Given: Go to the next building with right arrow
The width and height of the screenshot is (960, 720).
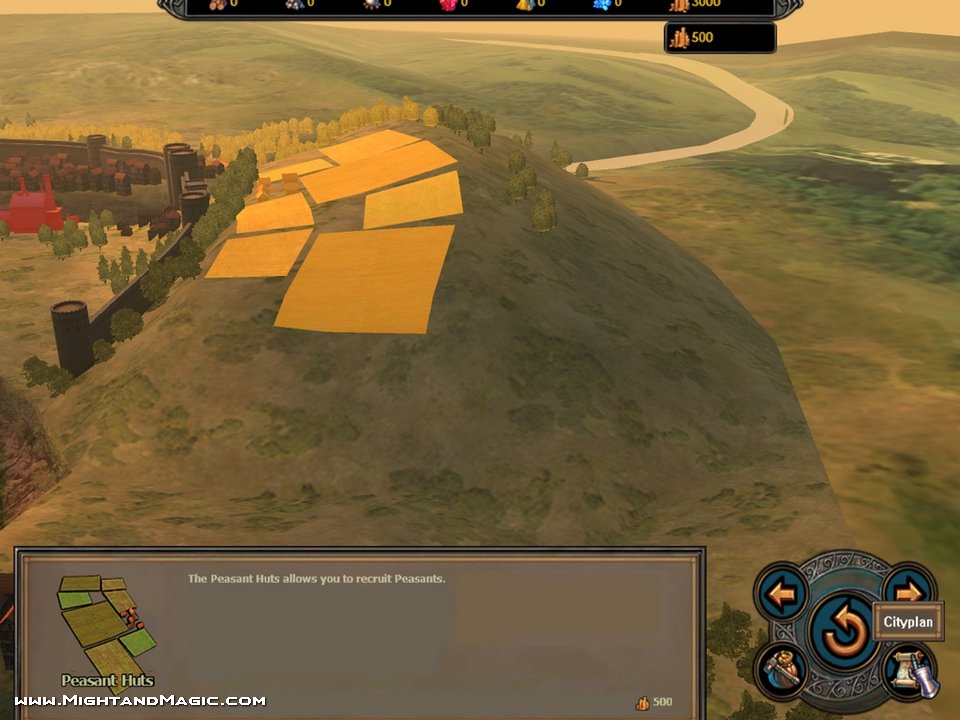Looking at the screenshot, I should 909,590.
